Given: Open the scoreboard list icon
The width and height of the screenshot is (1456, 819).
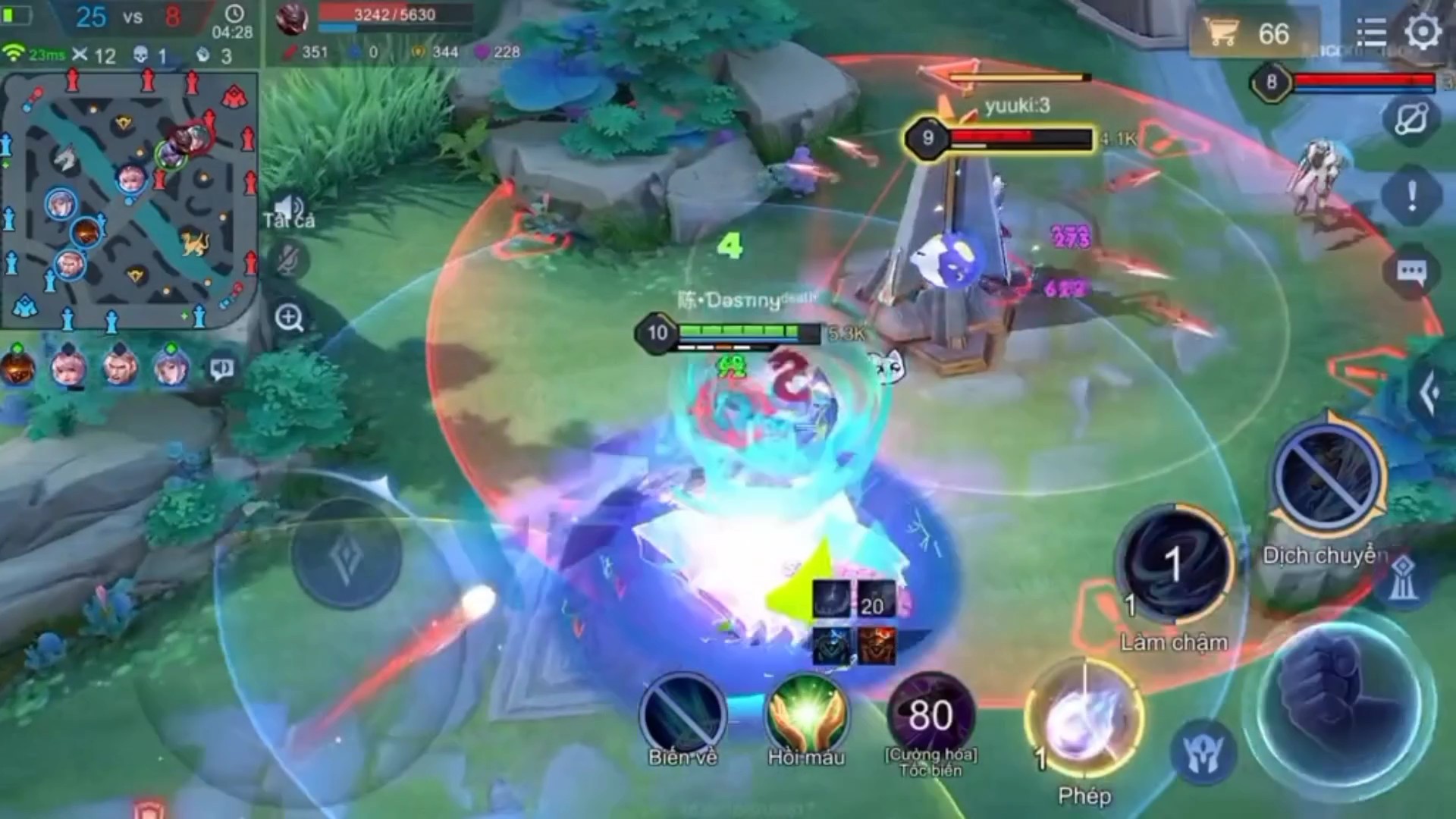Looking at the screenshot, I should (1371, 33).
